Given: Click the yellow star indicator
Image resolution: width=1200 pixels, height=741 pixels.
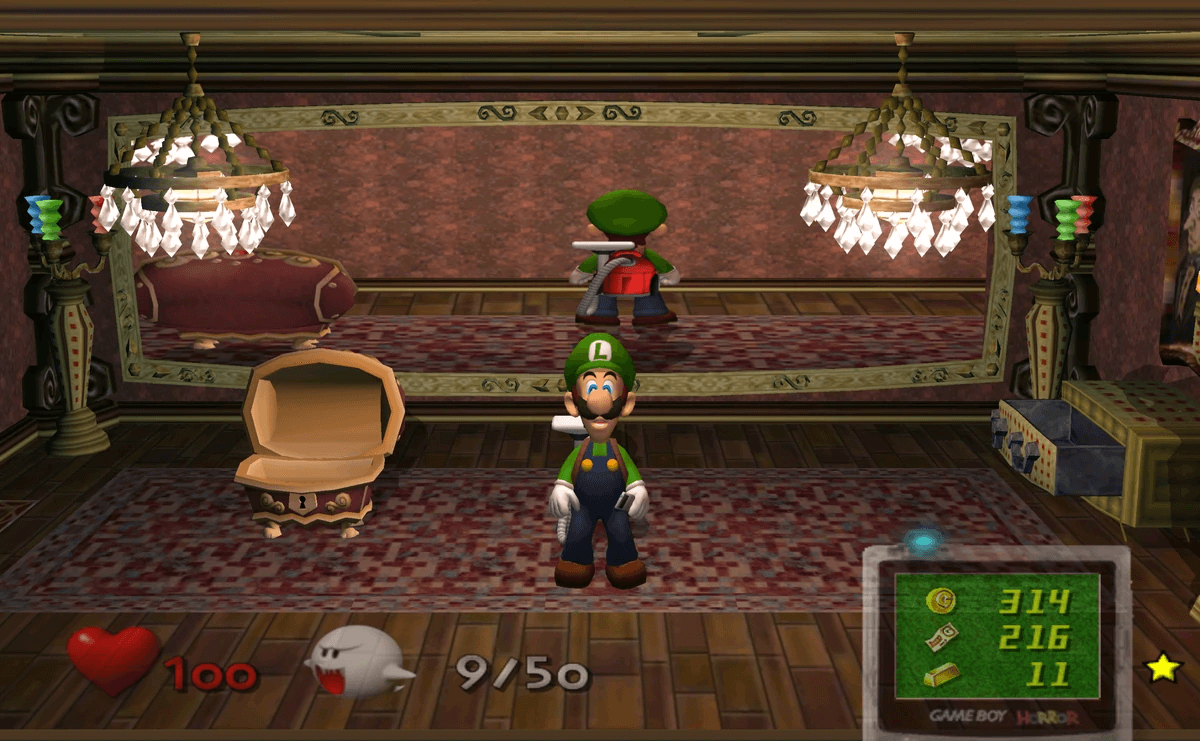Looking at the screenshot, I should tap(1162, 667).
